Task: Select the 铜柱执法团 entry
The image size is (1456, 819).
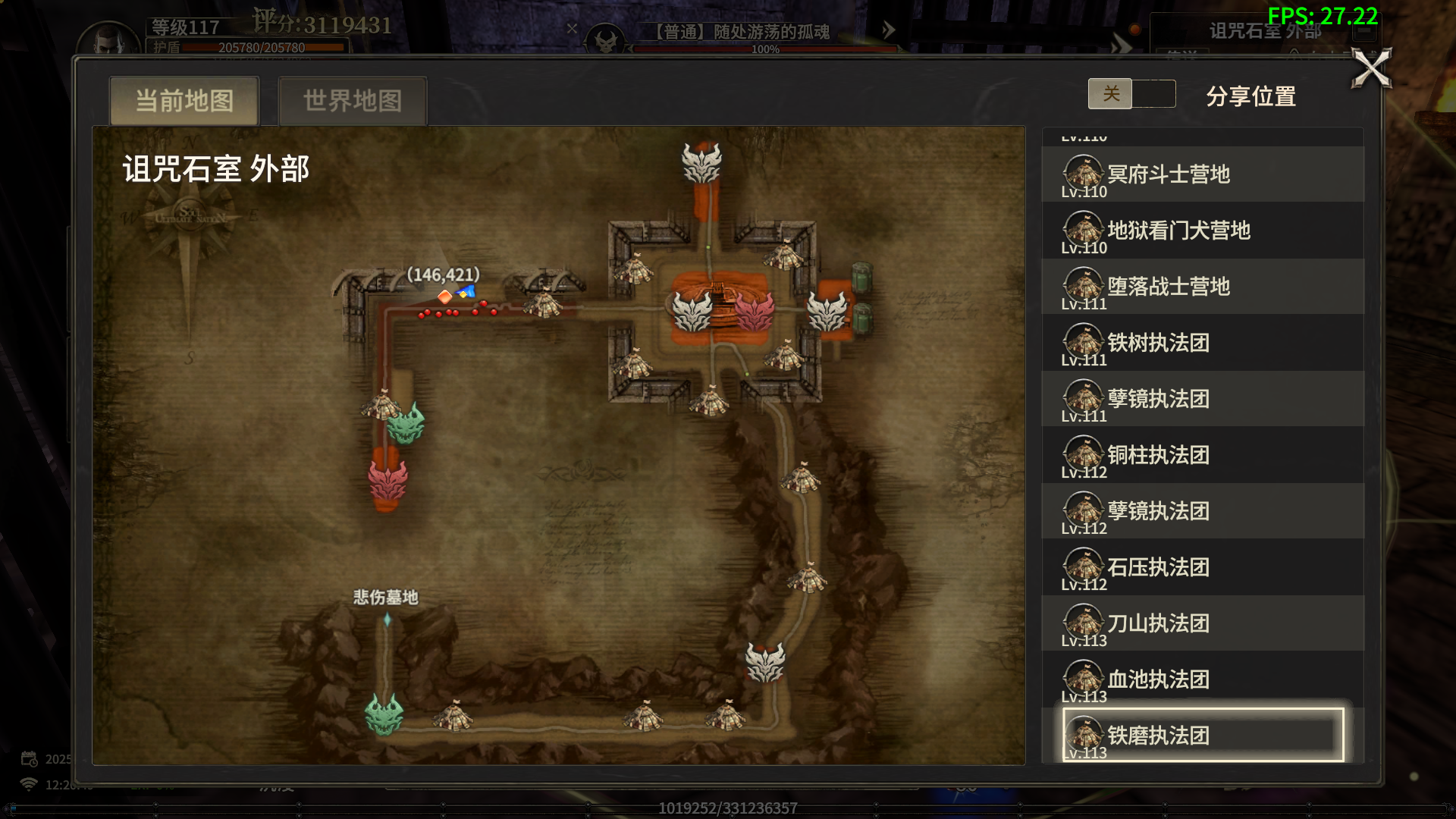Action: tap(1202, 455)
